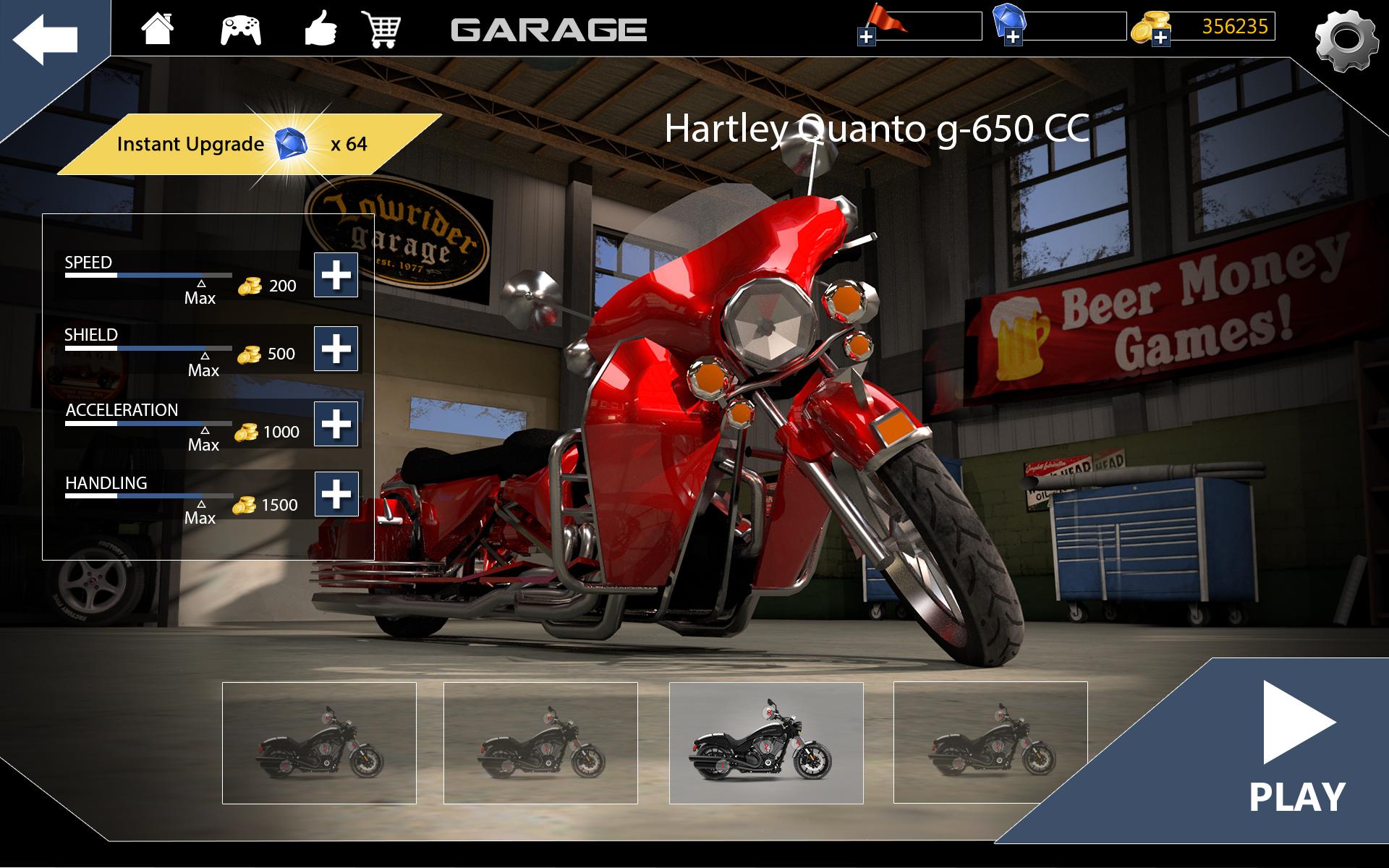Image resolution: width=1389 pixels, height=868 pixels.
Task: Click the Hartley Quanto g-650 CC title
Action: [877, 130]
